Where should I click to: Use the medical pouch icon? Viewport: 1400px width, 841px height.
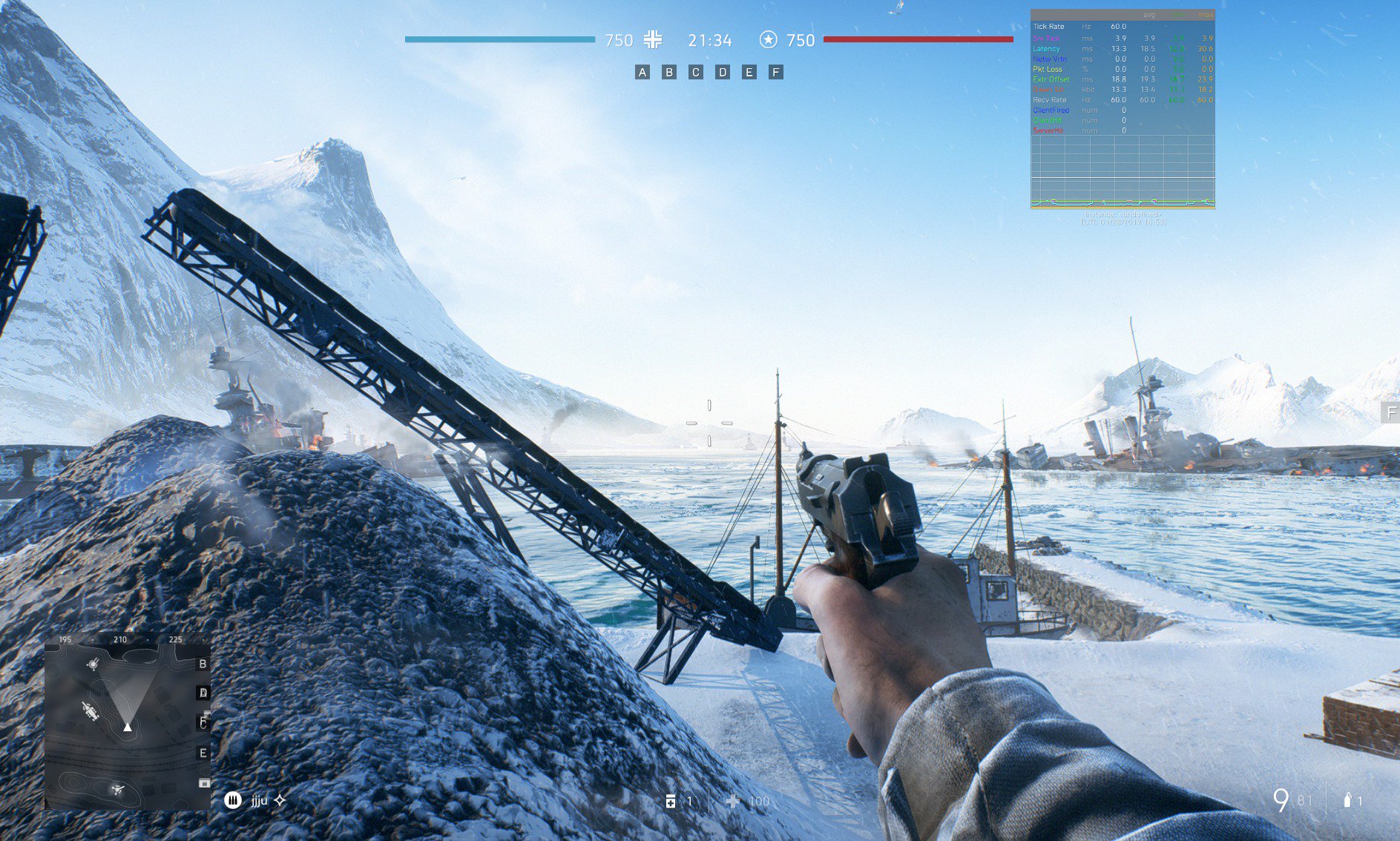coord(671,801)
